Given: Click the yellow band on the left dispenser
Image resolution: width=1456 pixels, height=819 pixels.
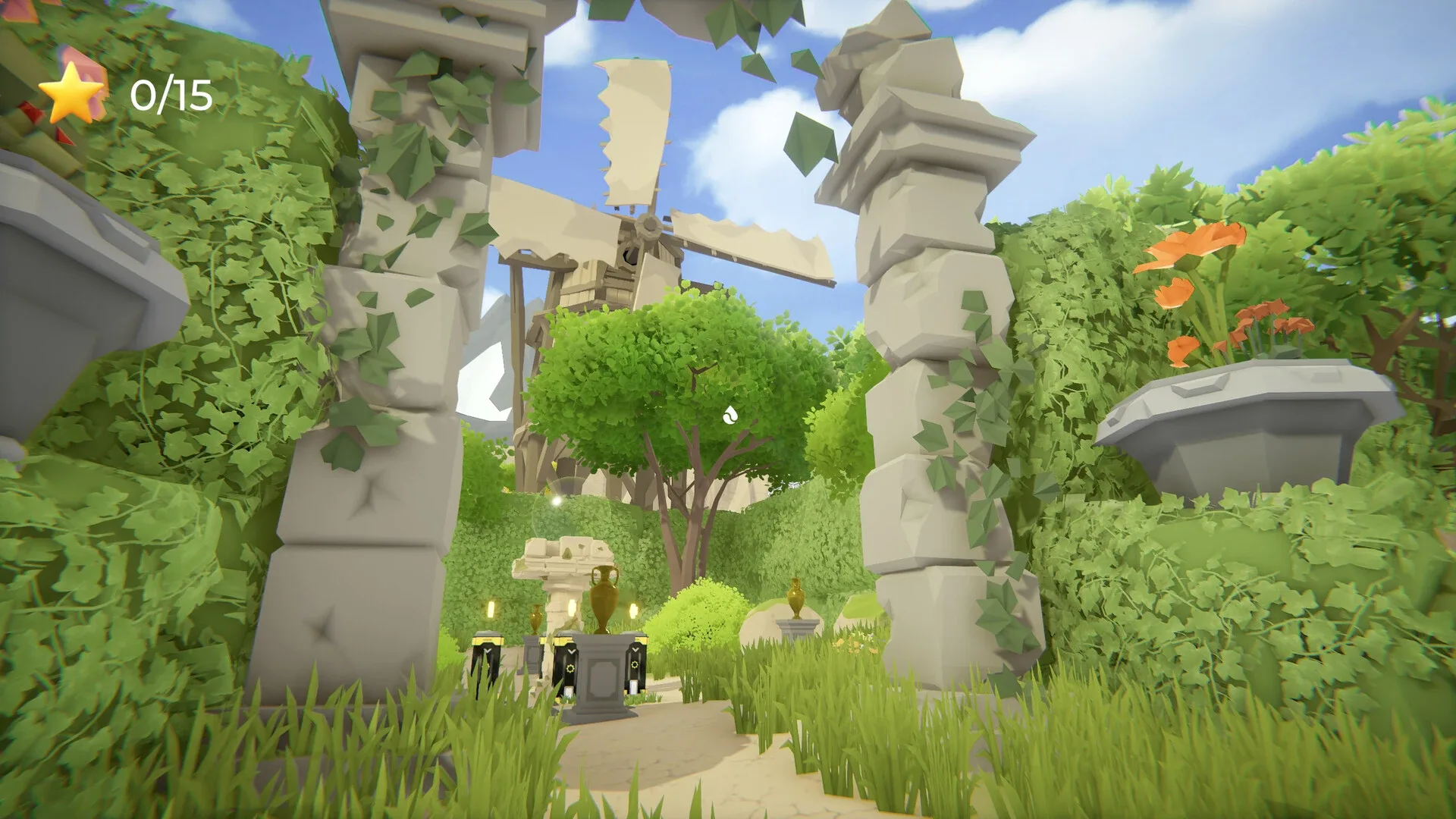Looking at the screenshot, I should [487, 641].
